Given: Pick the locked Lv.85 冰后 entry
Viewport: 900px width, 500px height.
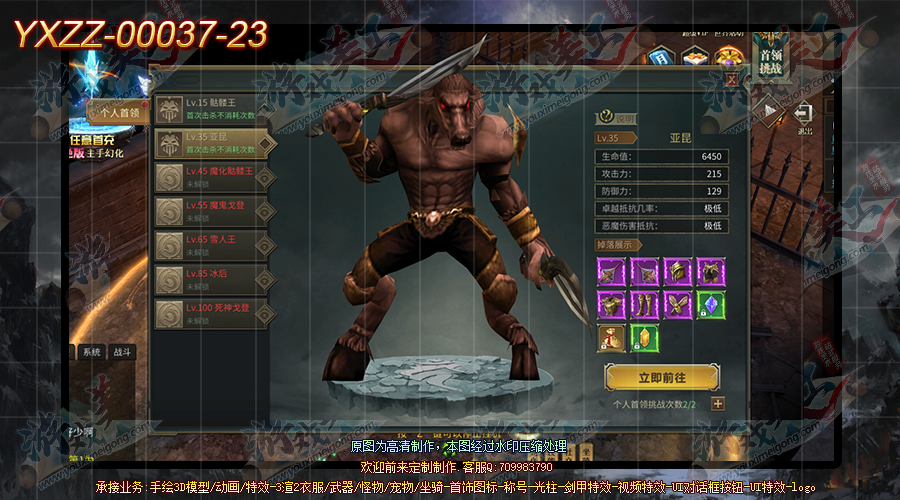Looking at the screenshot, I should tap(213, 279).
